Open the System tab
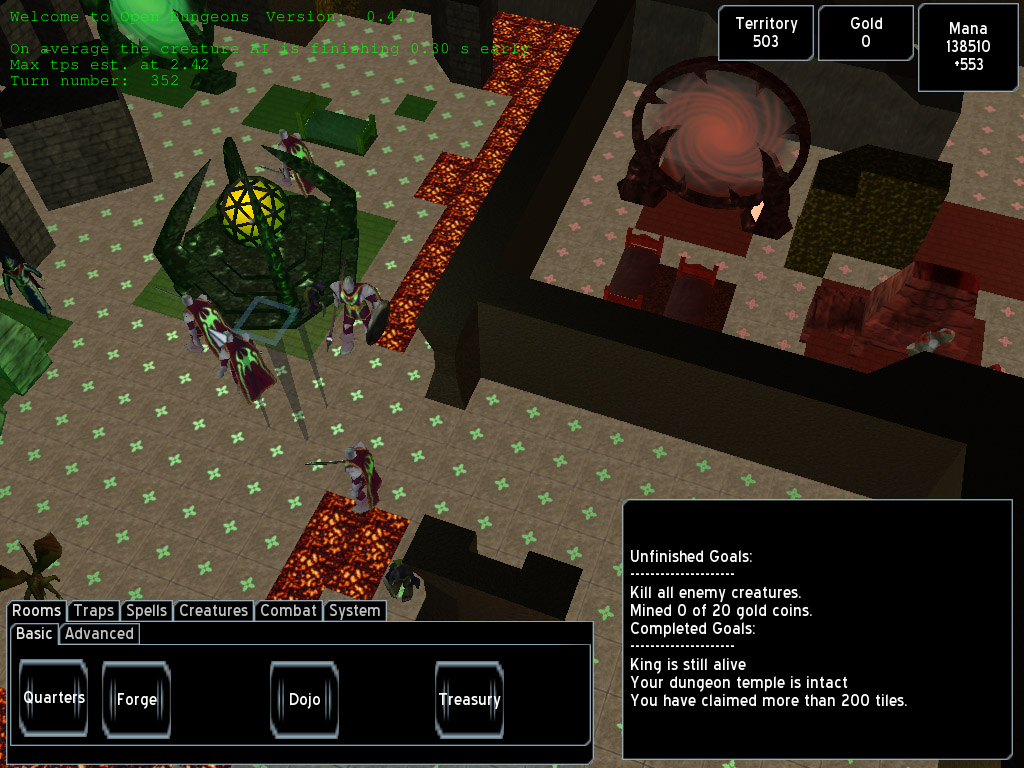 click(x=354, y=611)
